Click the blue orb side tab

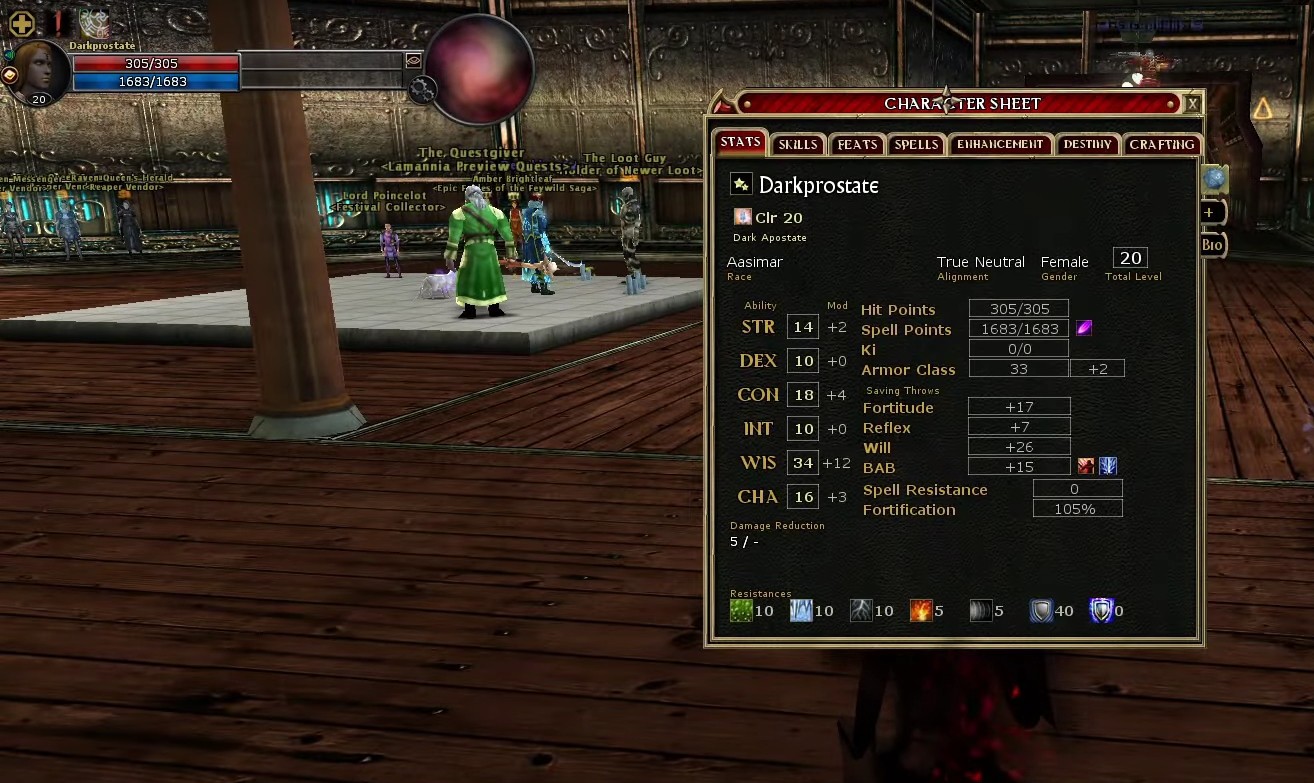1214,178
